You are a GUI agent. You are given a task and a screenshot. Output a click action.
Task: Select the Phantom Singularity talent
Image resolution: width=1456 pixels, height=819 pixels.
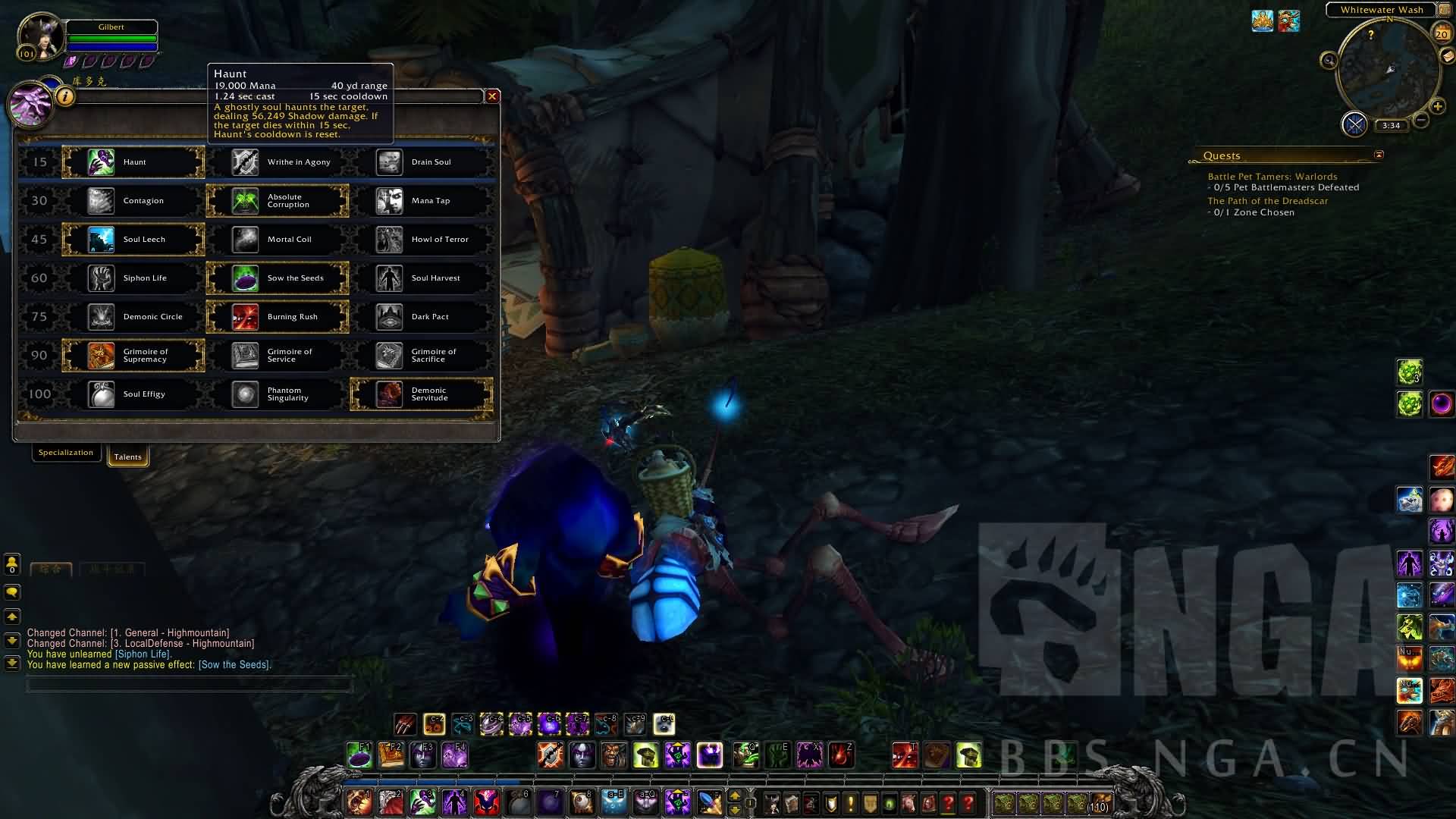(x=278, y=394)
